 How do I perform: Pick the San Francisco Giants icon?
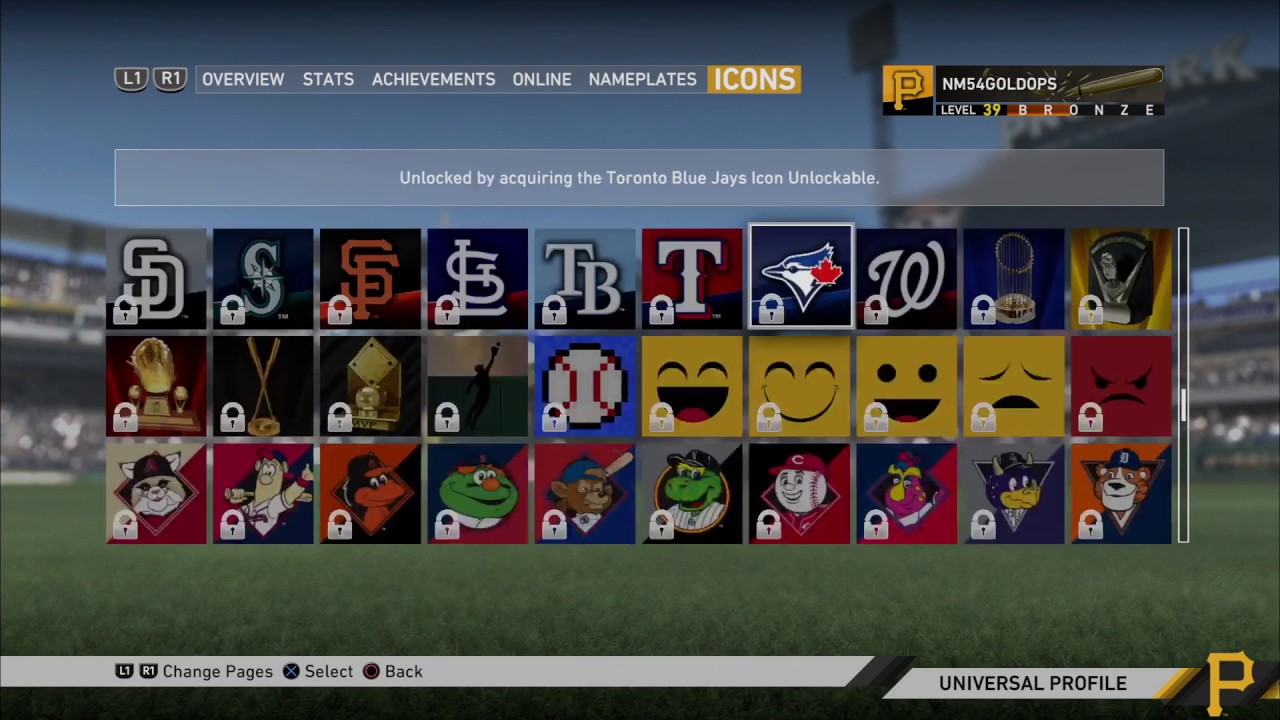click(x=370, y=278)
